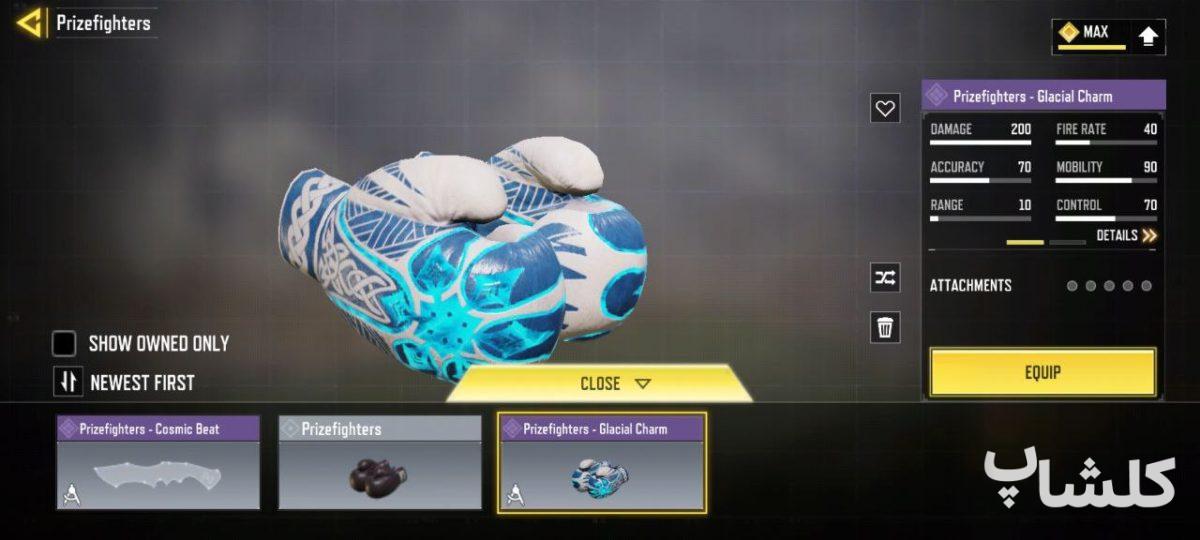Select the Prizefighters - Cosmic Beat skin
This screenshot has height=540, width=1200.
click(158, 463)
